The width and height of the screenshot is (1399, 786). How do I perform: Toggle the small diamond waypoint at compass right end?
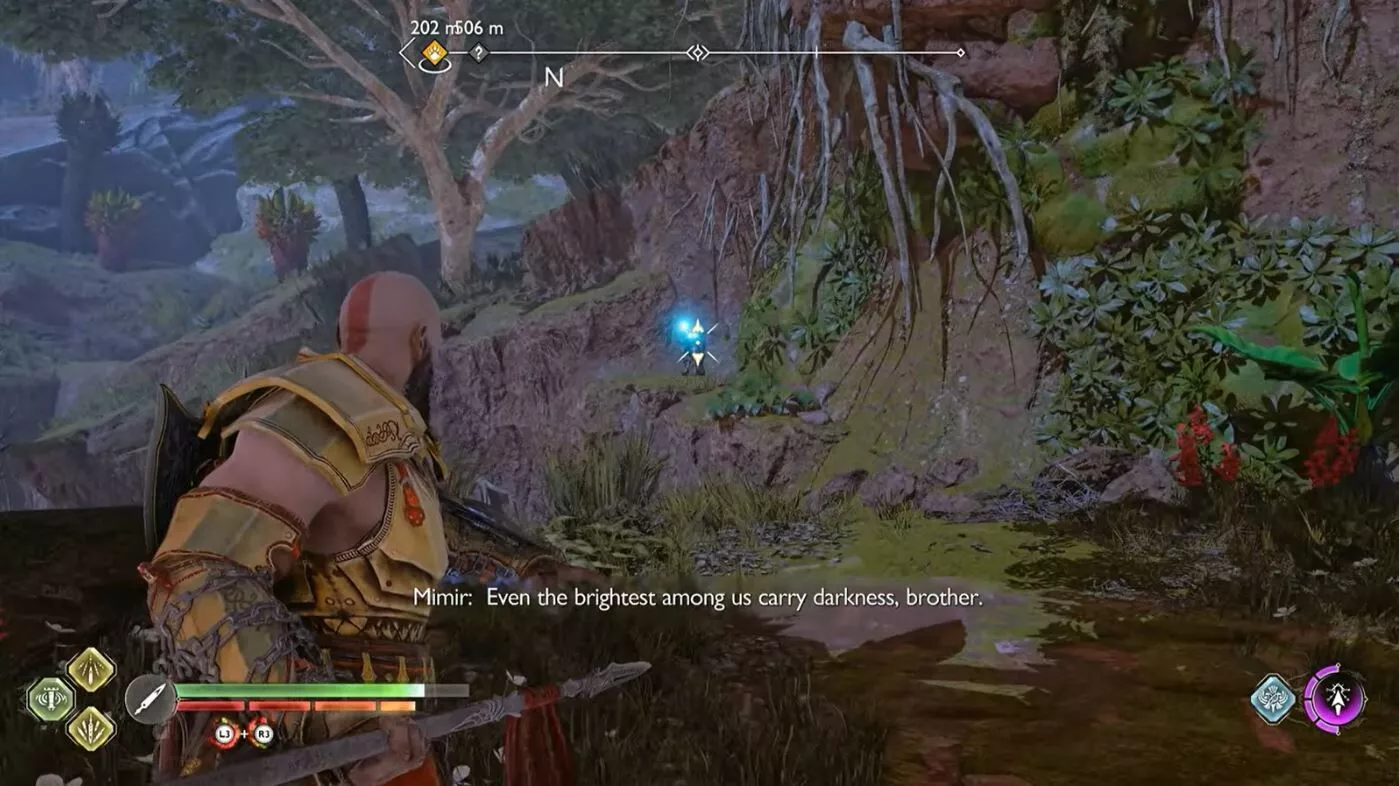pyautogui.click(x=960, y=53)
